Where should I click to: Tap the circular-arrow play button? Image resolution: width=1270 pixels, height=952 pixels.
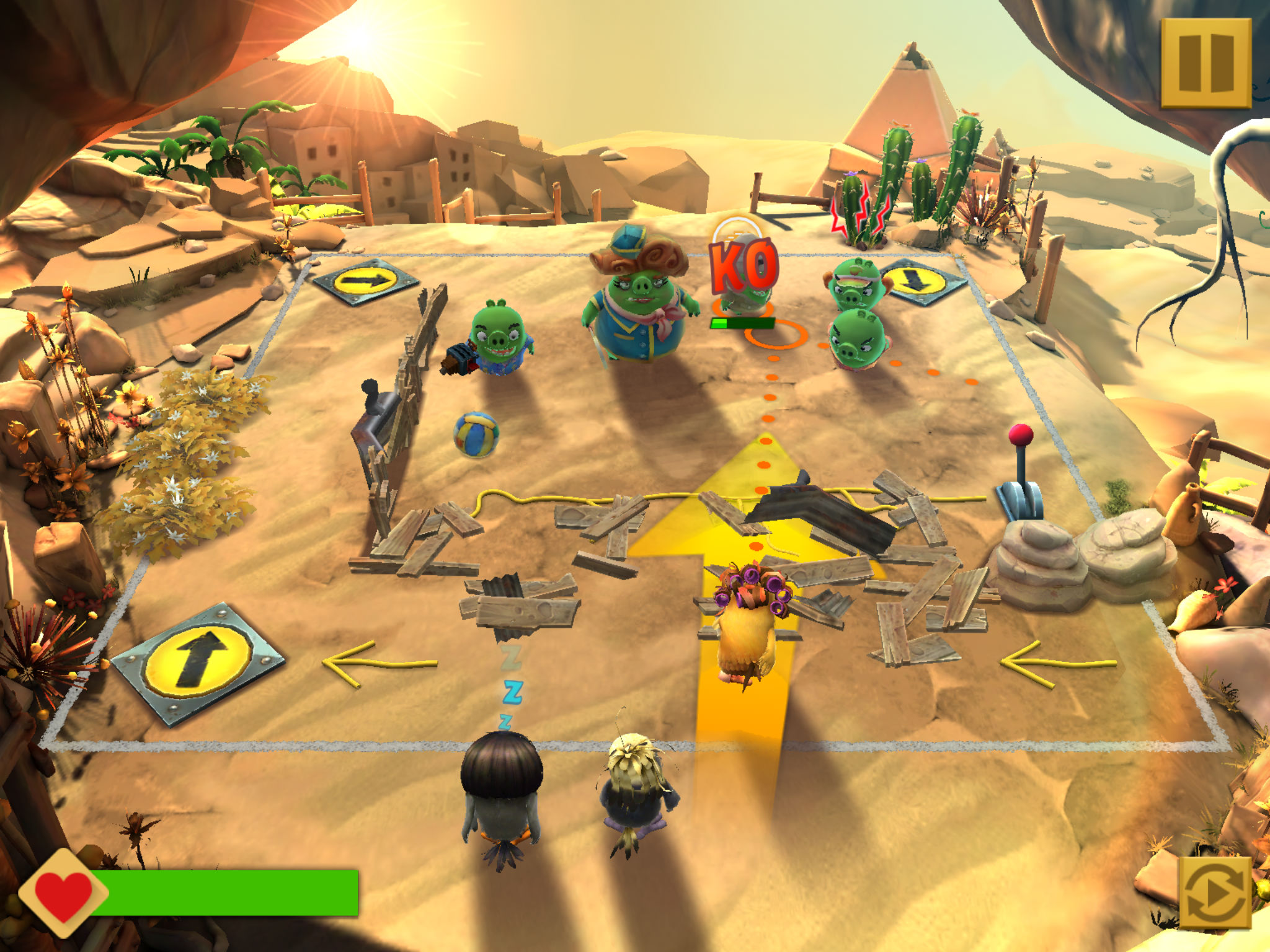pos(1214,892)
